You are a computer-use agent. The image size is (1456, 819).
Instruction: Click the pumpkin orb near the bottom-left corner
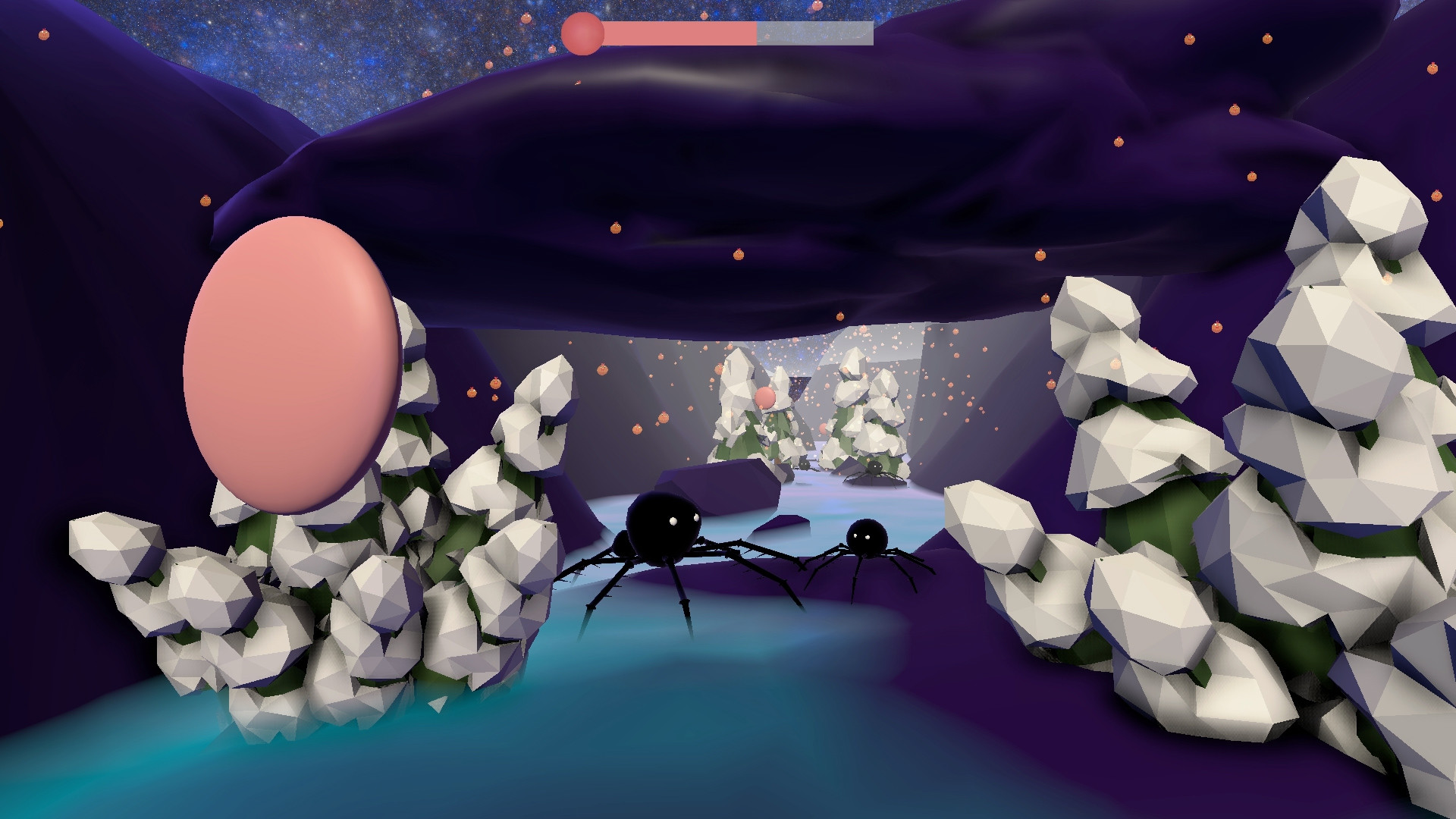(3, 223)
